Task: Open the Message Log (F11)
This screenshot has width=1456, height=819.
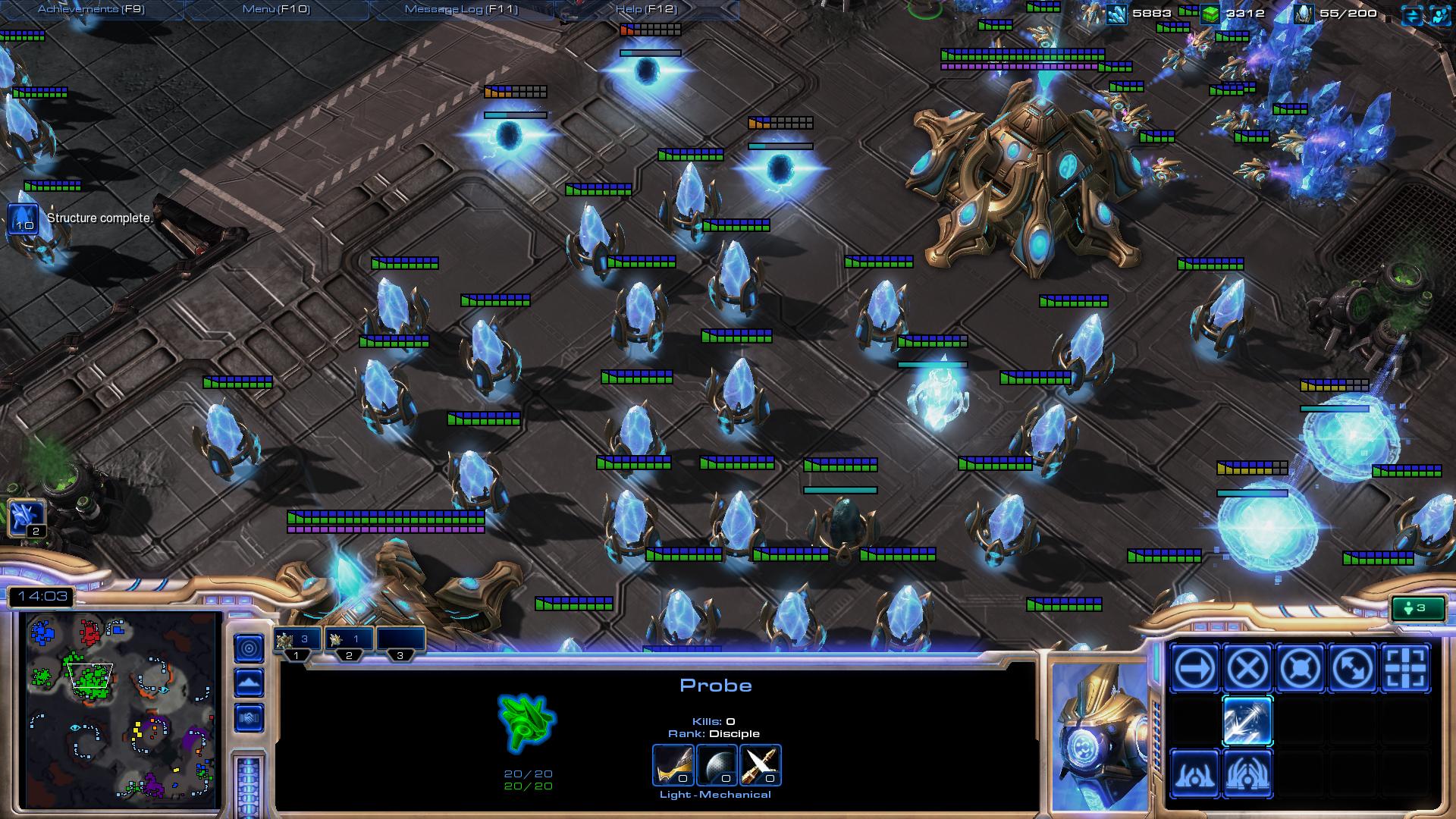Action: (461, 8)
